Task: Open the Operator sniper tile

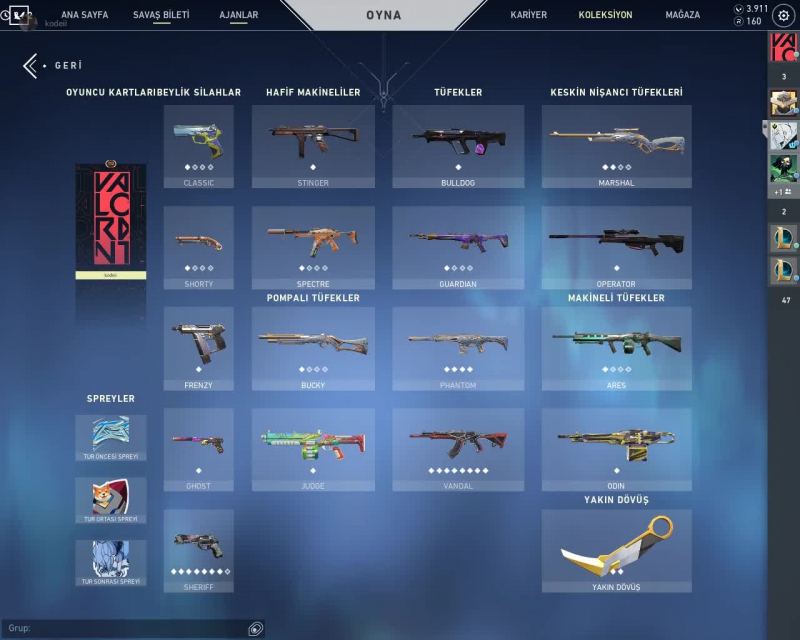Action: (x=616, y=247)
